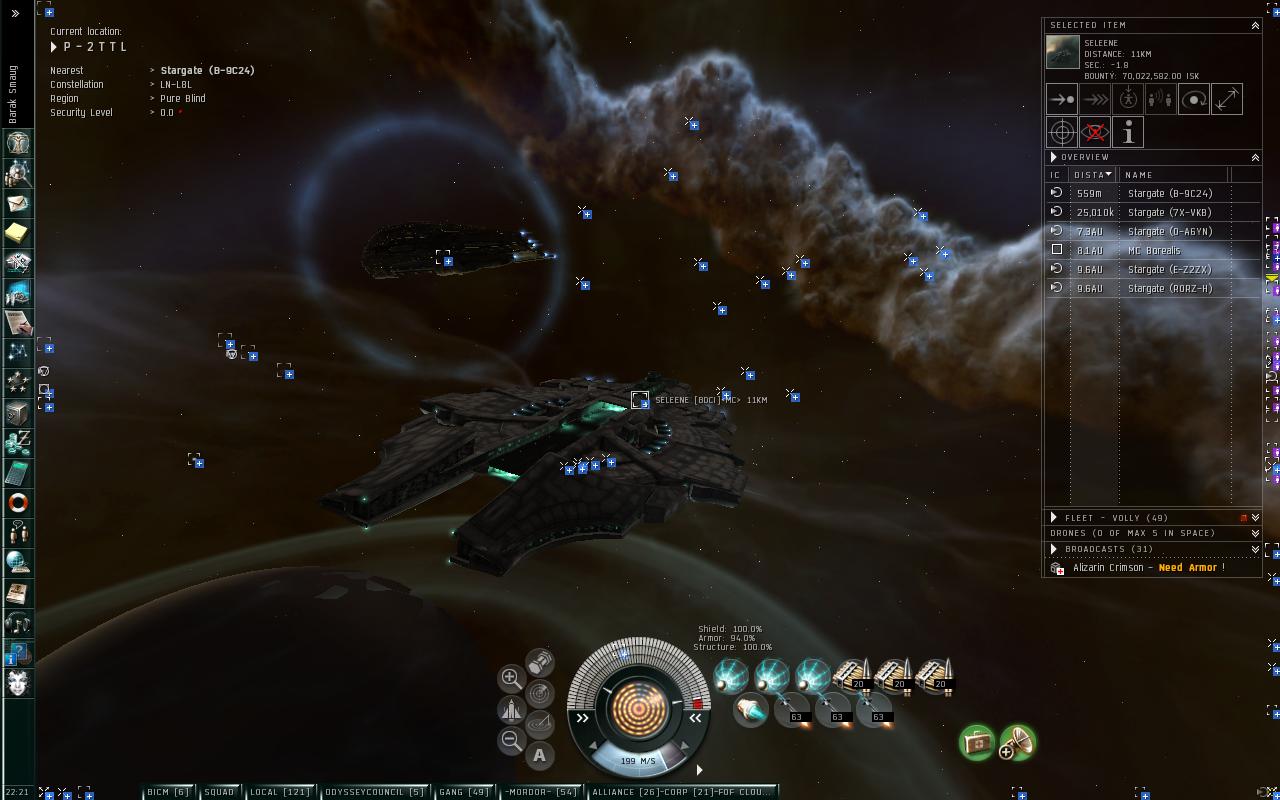Open the -MORDOR- [54] chat channel

tap(541, 792)
